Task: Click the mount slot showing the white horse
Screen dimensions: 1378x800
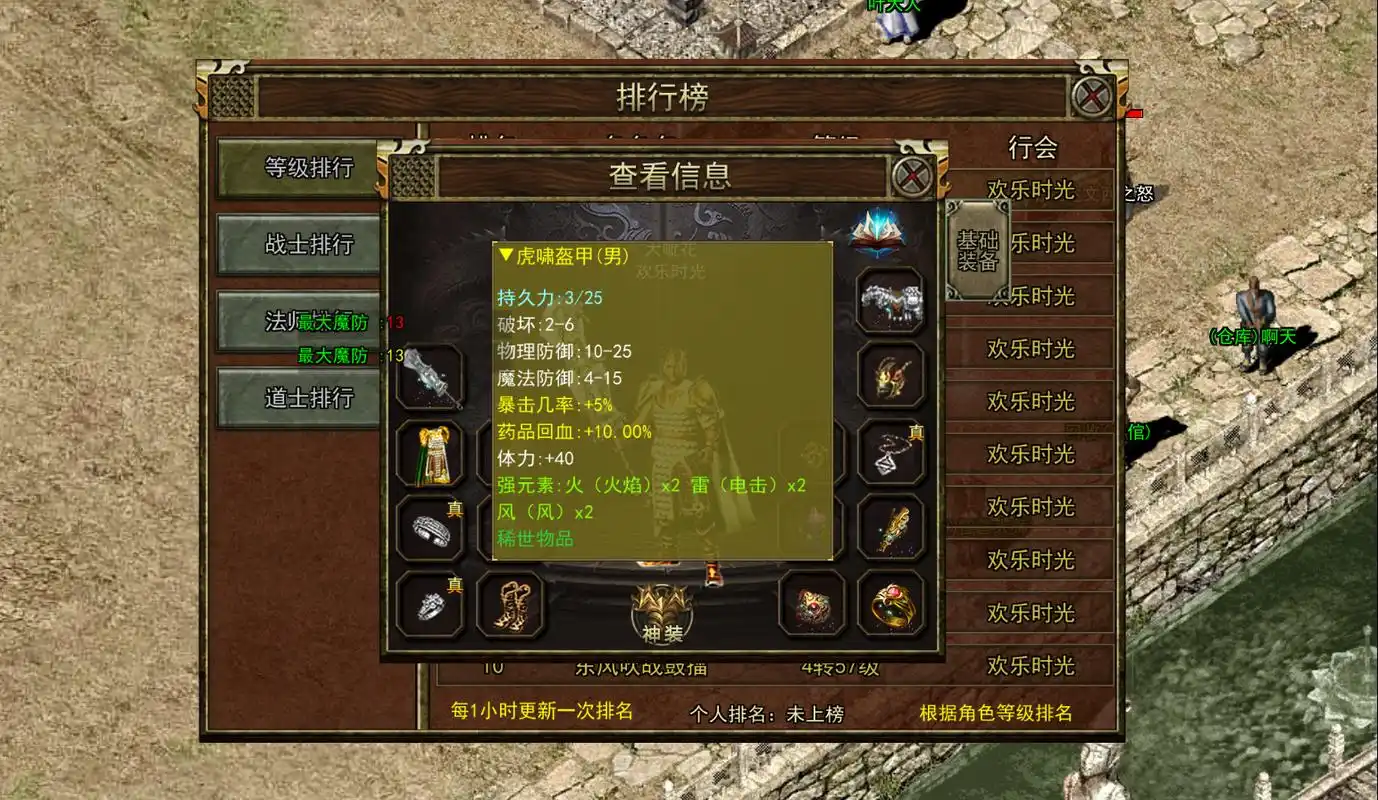Action: click(890, 300)
